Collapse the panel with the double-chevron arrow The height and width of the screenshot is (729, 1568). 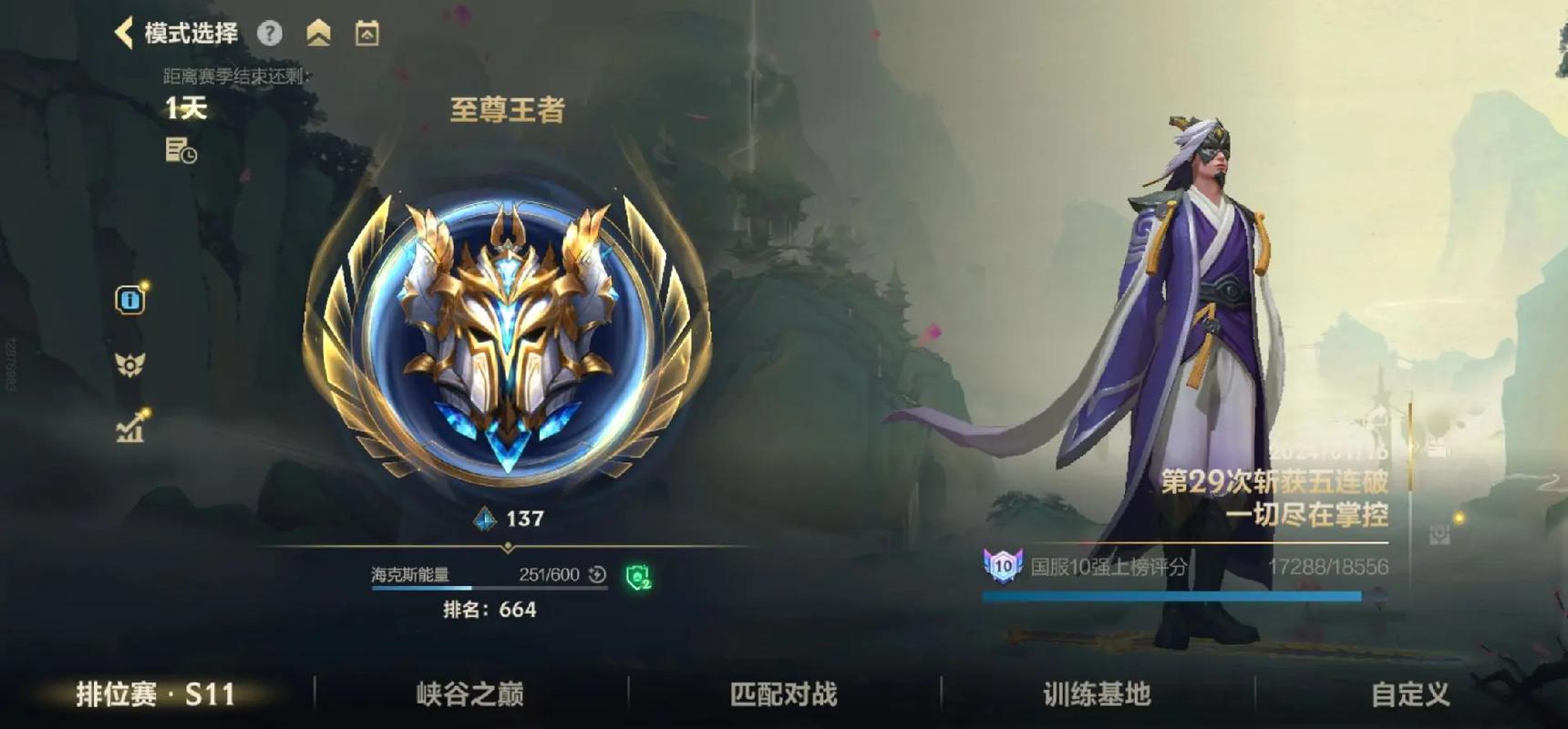tap(318, 32)
